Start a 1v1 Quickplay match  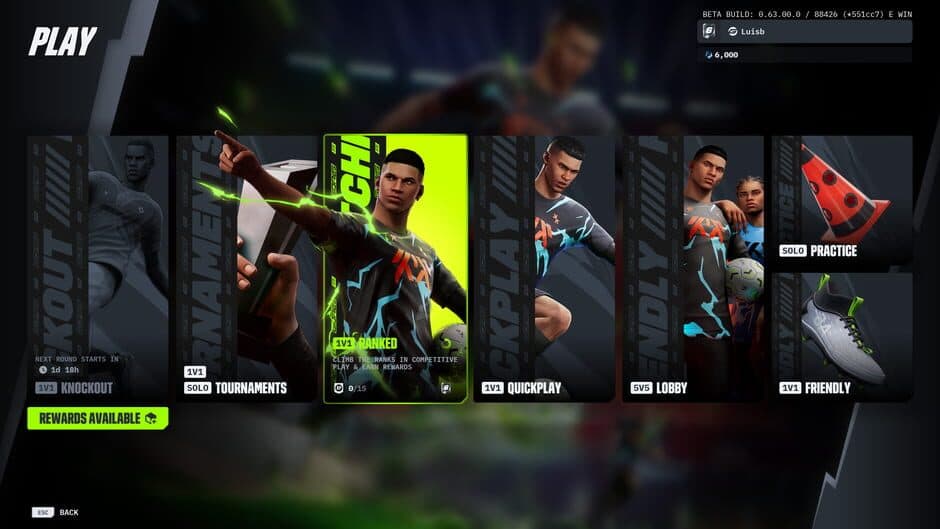544,268
